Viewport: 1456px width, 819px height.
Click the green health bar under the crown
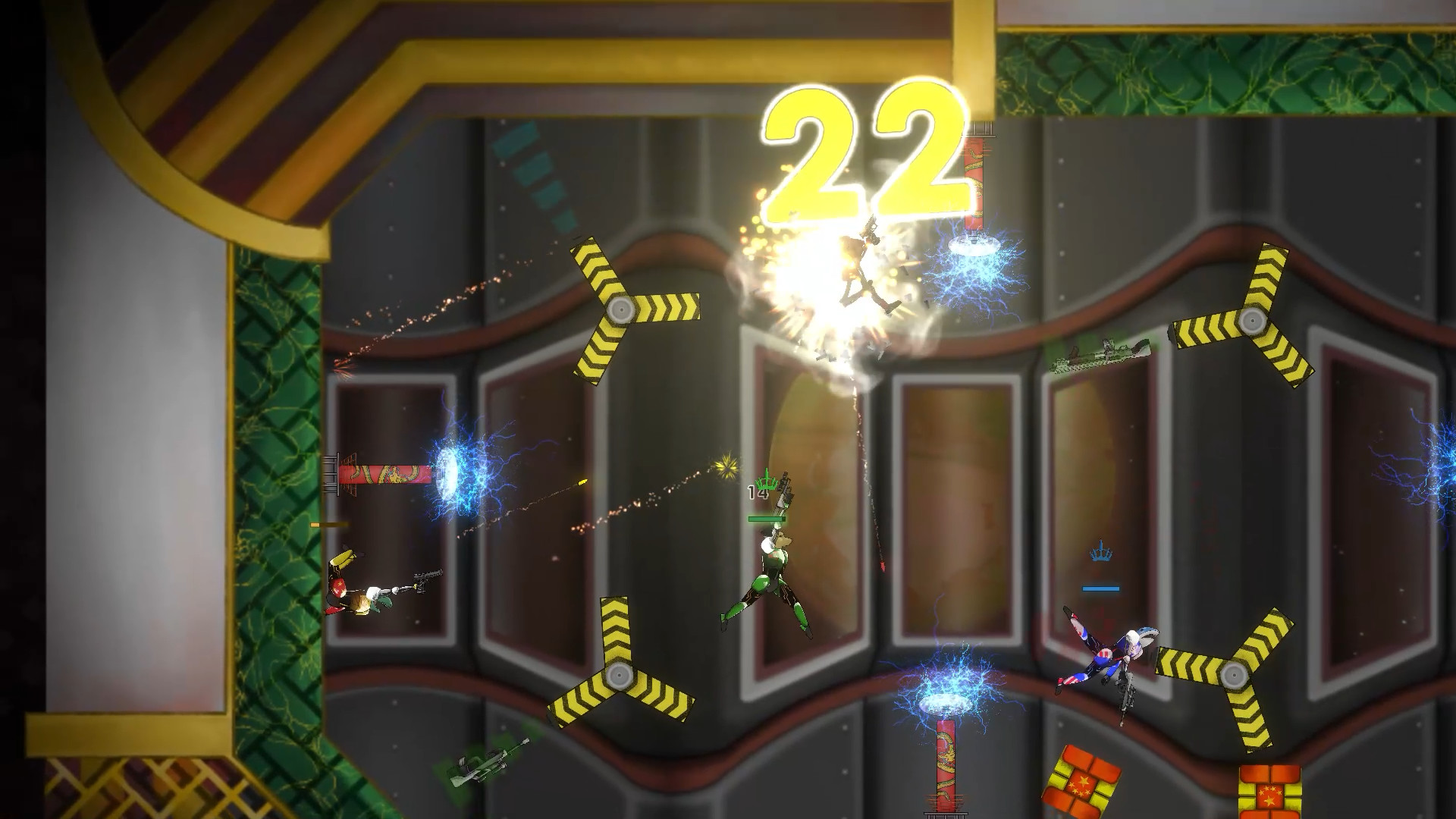(x=767, y=520)
